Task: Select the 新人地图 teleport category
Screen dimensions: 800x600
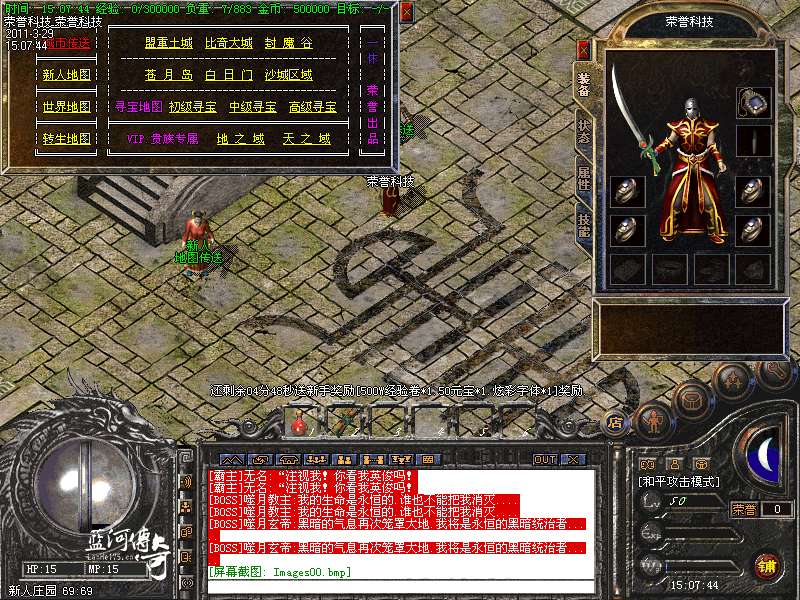Action: coord(67,75)
